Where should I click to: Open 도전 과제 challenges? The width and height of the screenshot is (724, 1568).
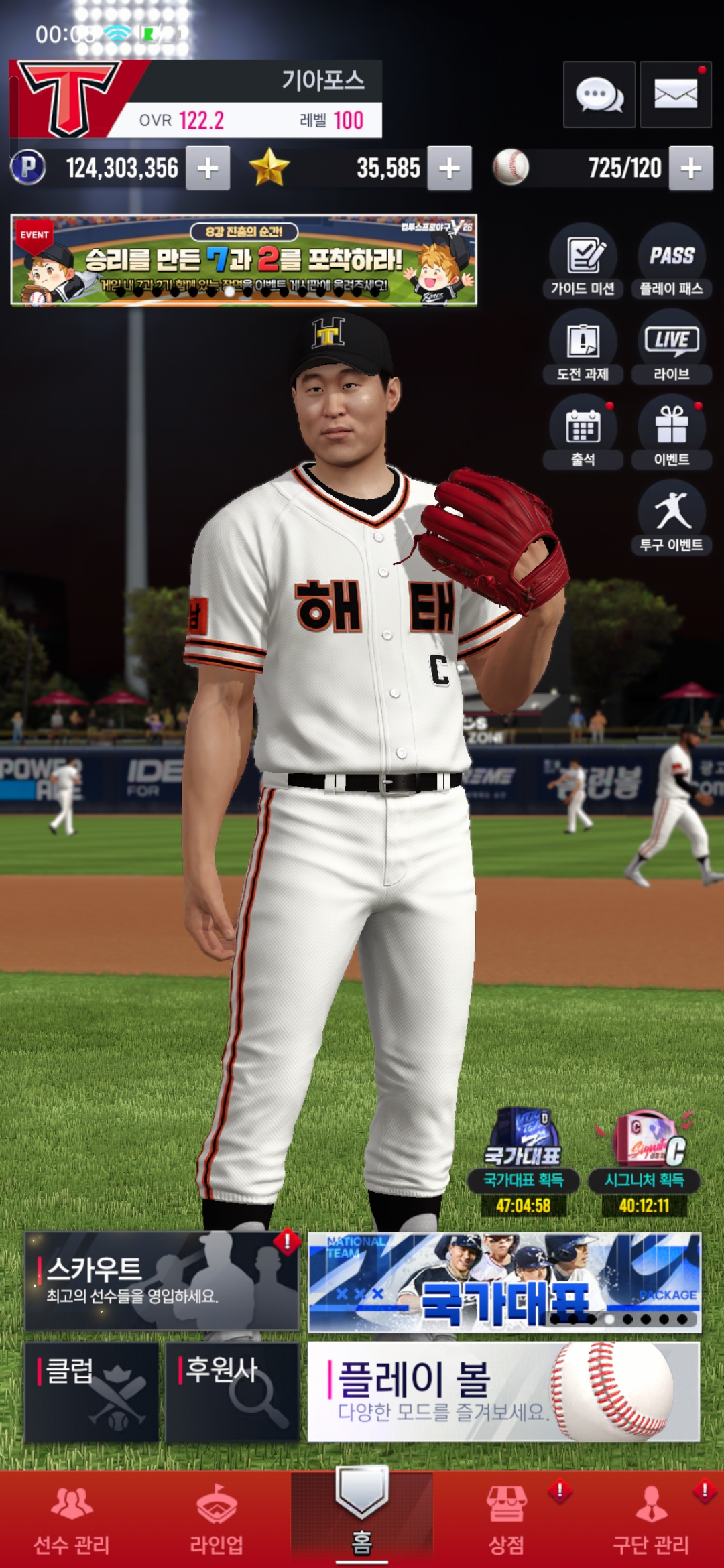point(583,346)
